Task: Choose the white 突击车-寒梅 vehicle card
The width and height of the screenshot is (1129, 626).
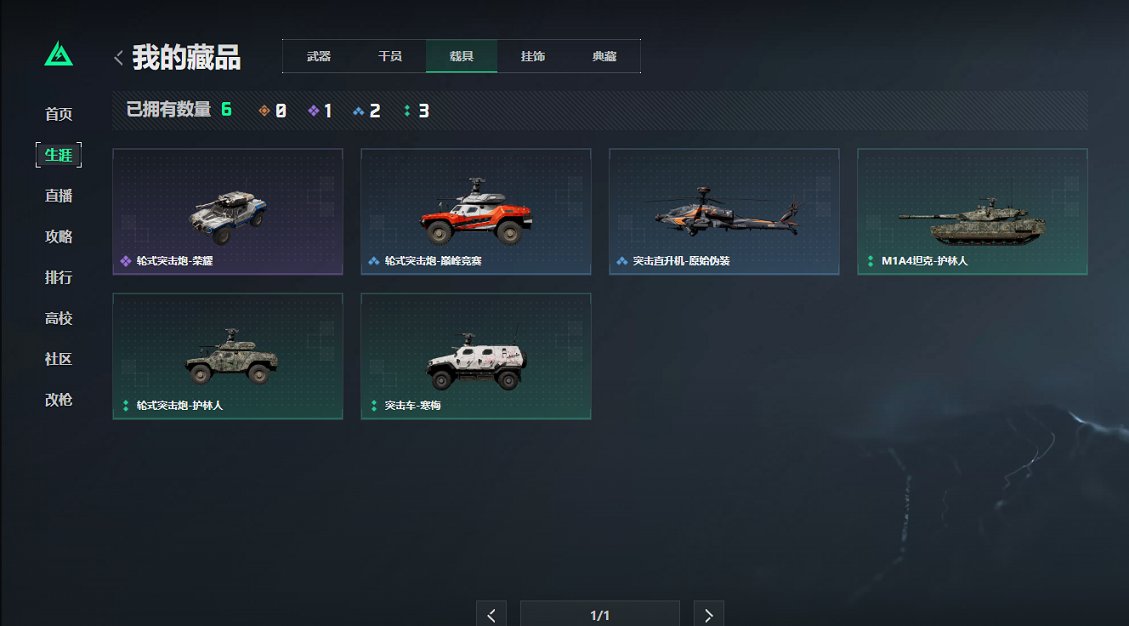Action: point(476,356)
